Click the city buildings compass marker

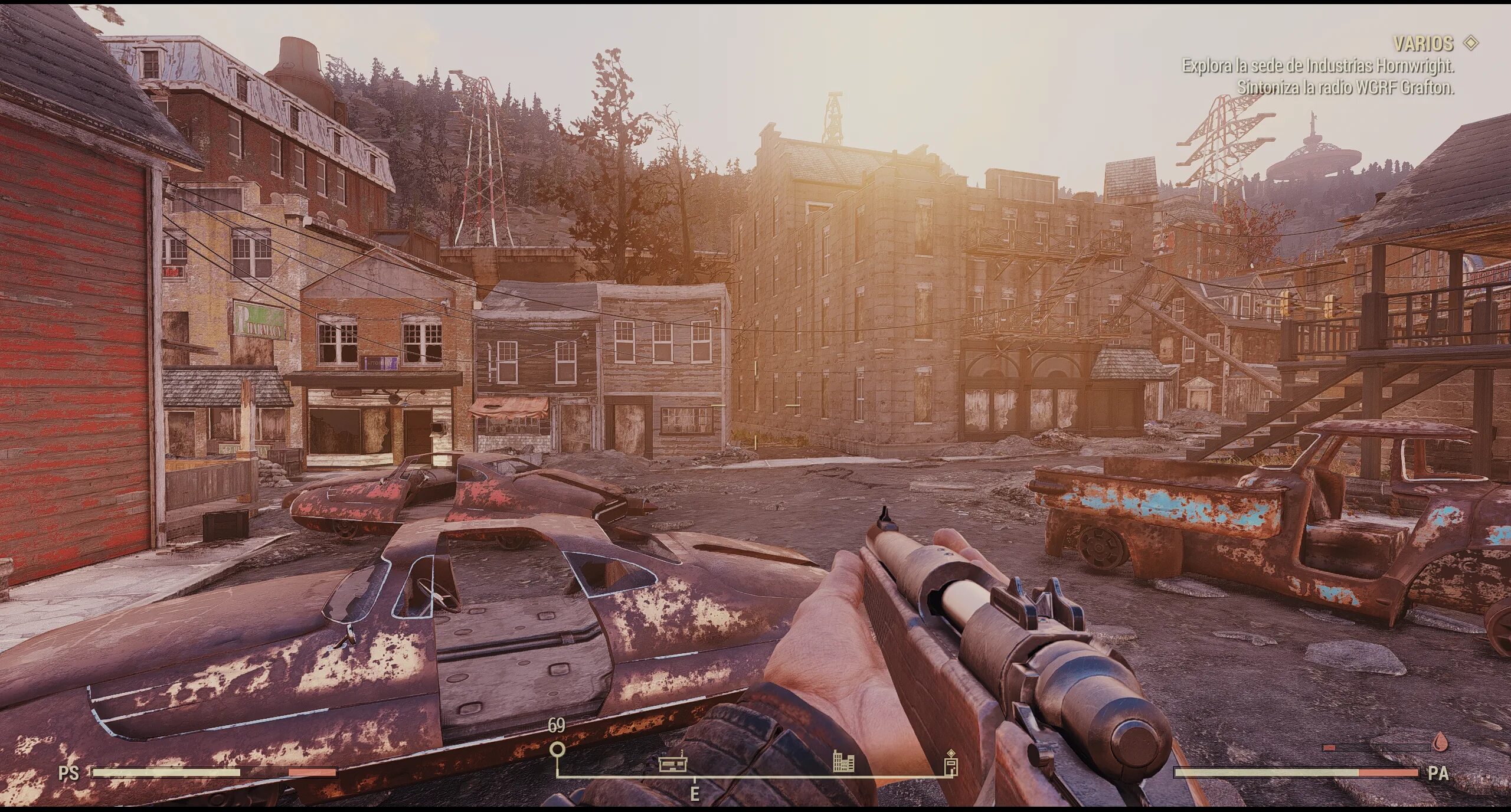coord(843,762)
